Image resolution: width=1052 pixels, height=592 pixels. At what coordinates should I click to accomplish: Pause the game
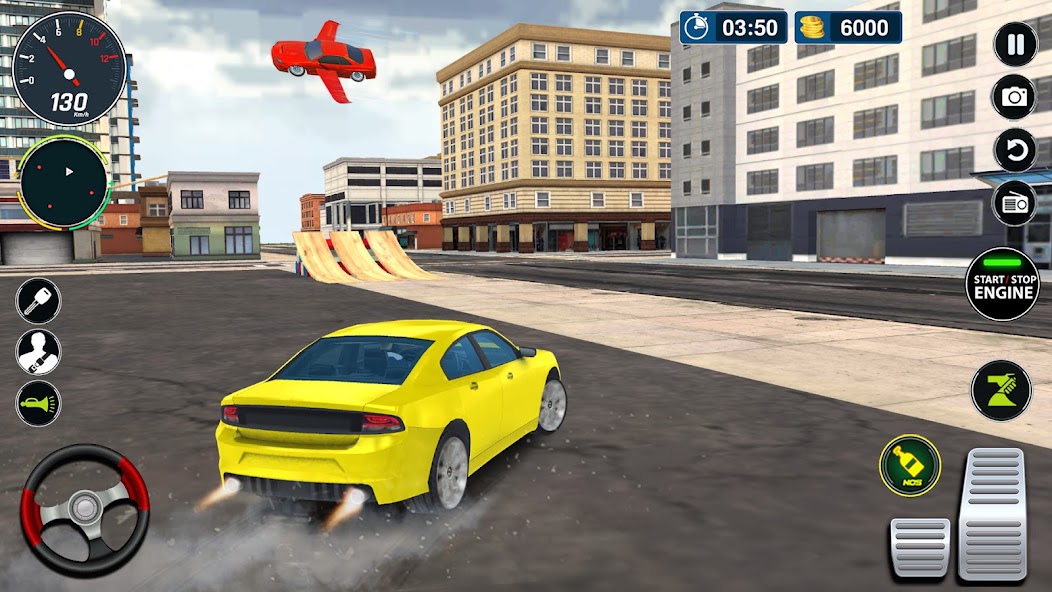pyautogui.click(x=1015, y=44)
